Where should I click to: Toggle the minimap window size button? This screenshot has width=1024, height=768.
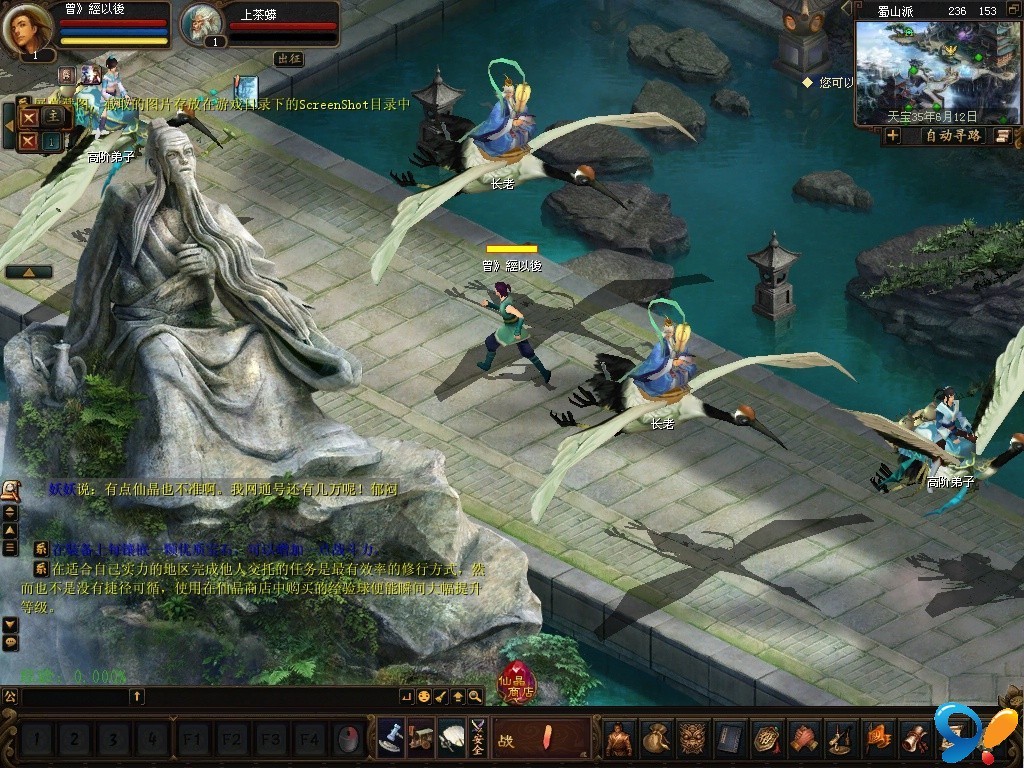tap(1013, 10)
